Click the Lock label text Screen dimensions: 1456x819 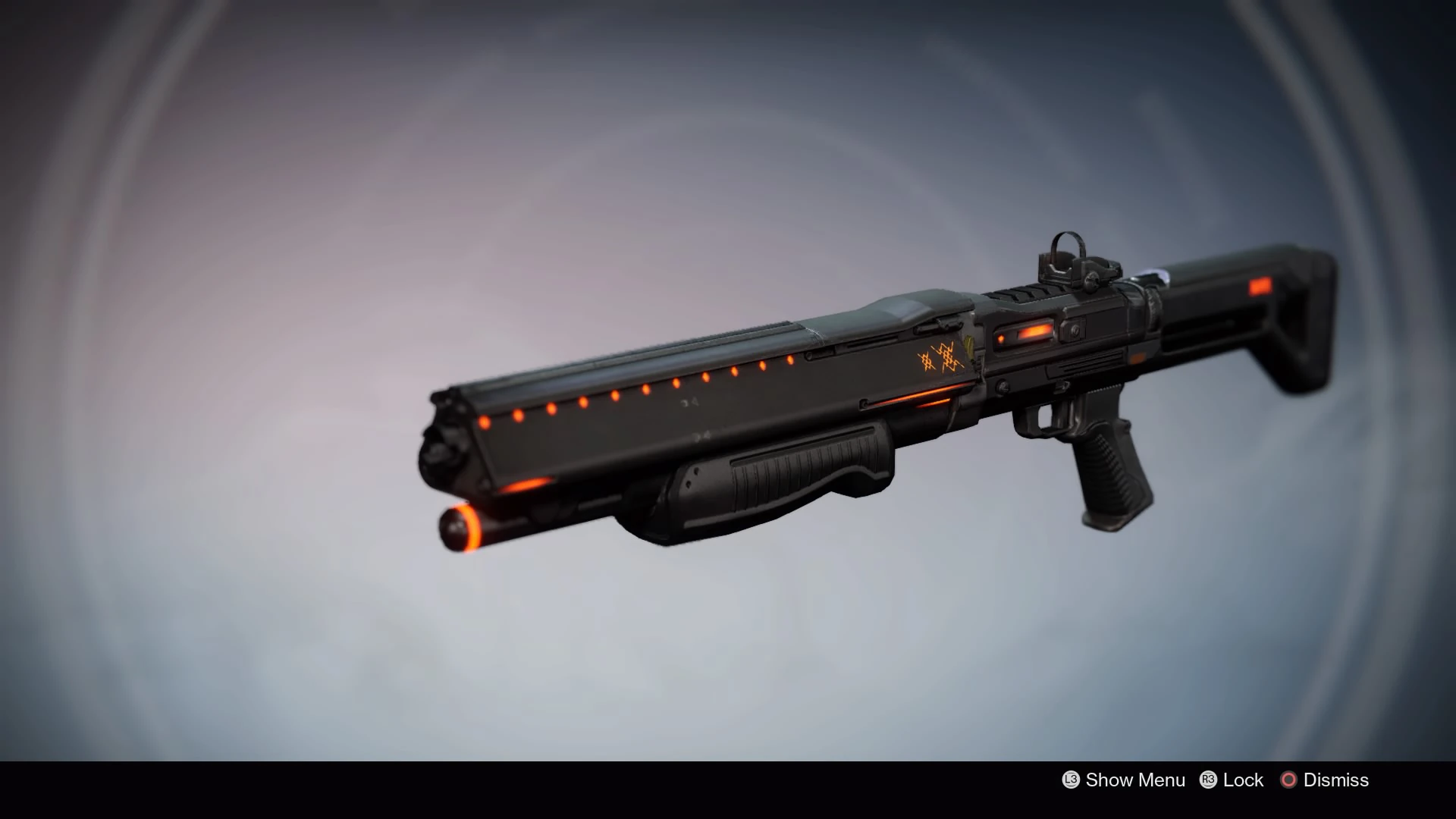pyautogui.click(x=1244, y=780)
